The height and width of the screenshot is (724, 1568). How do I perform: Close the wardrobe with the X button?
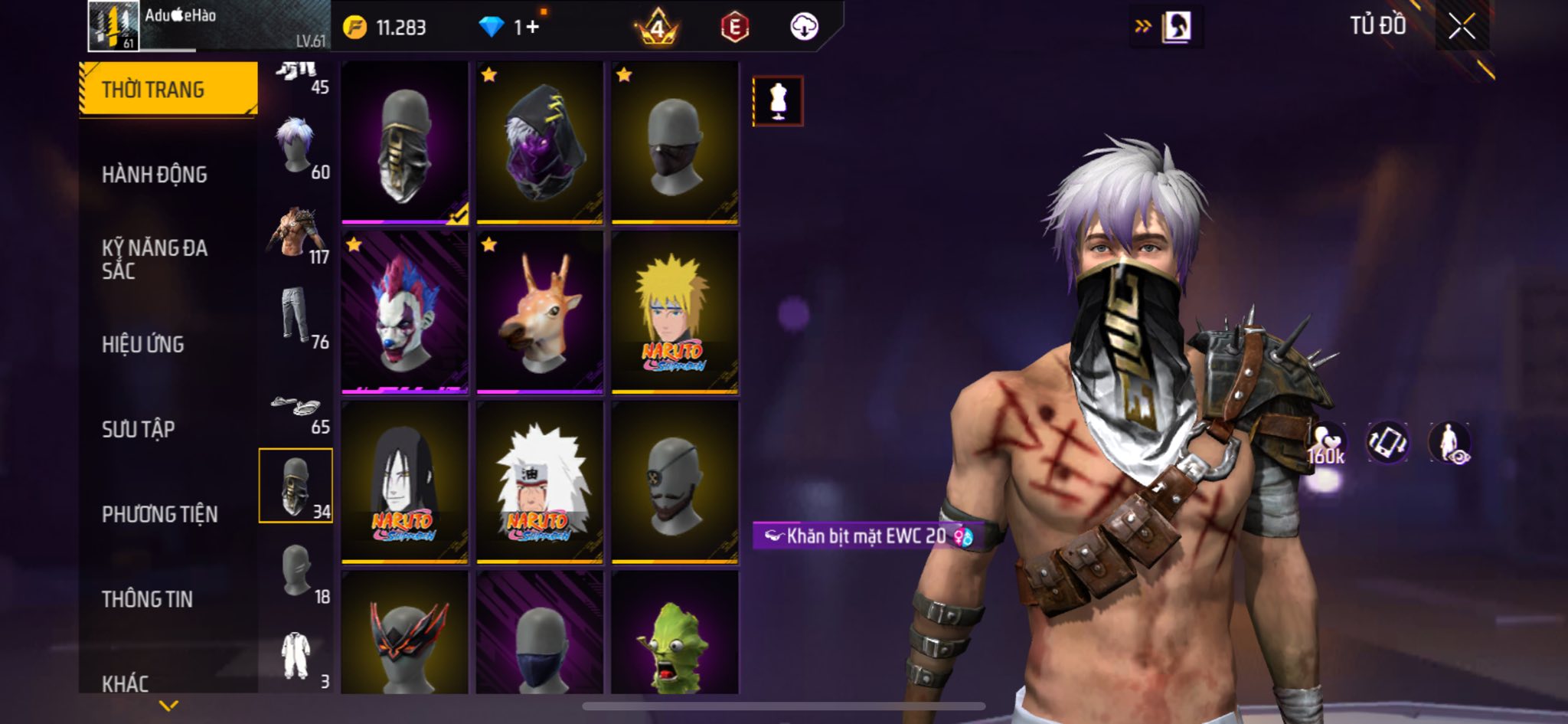pos(1461,27)
